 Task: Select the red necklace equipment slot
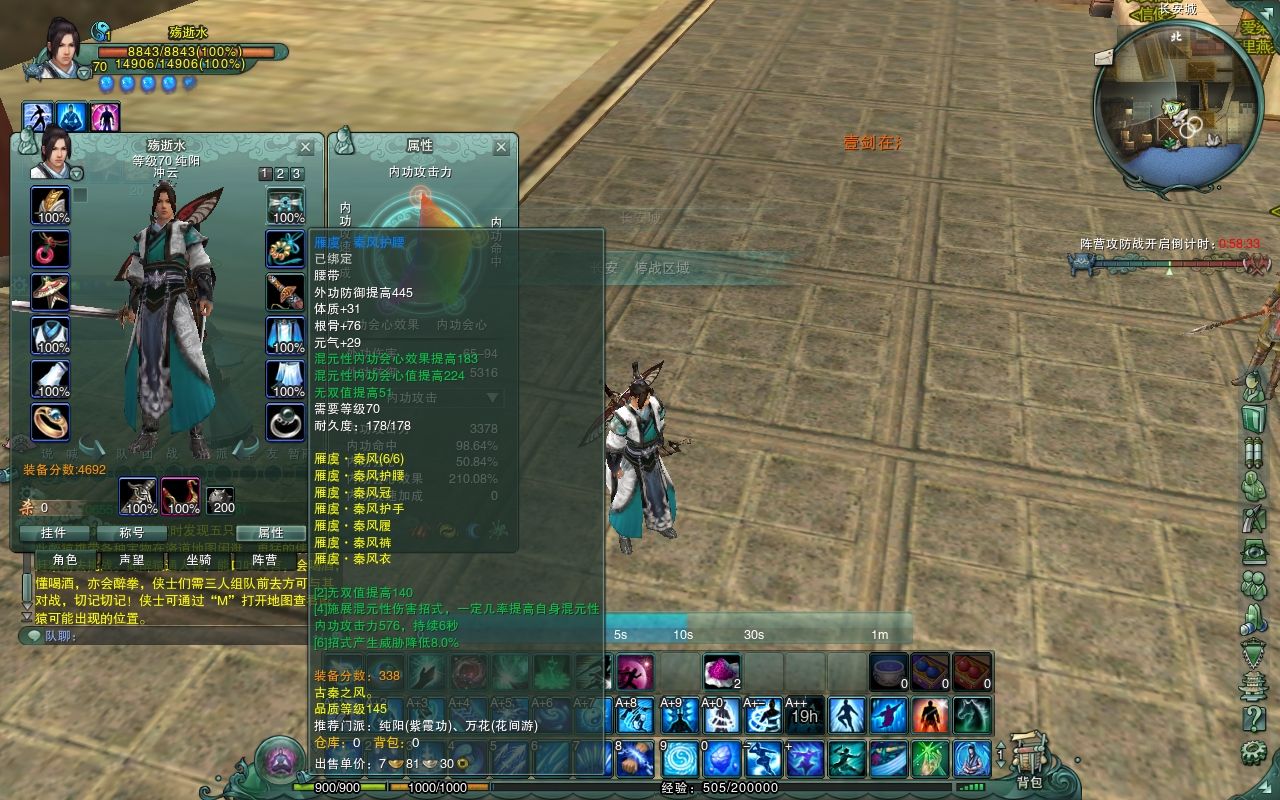coord(50,248)
